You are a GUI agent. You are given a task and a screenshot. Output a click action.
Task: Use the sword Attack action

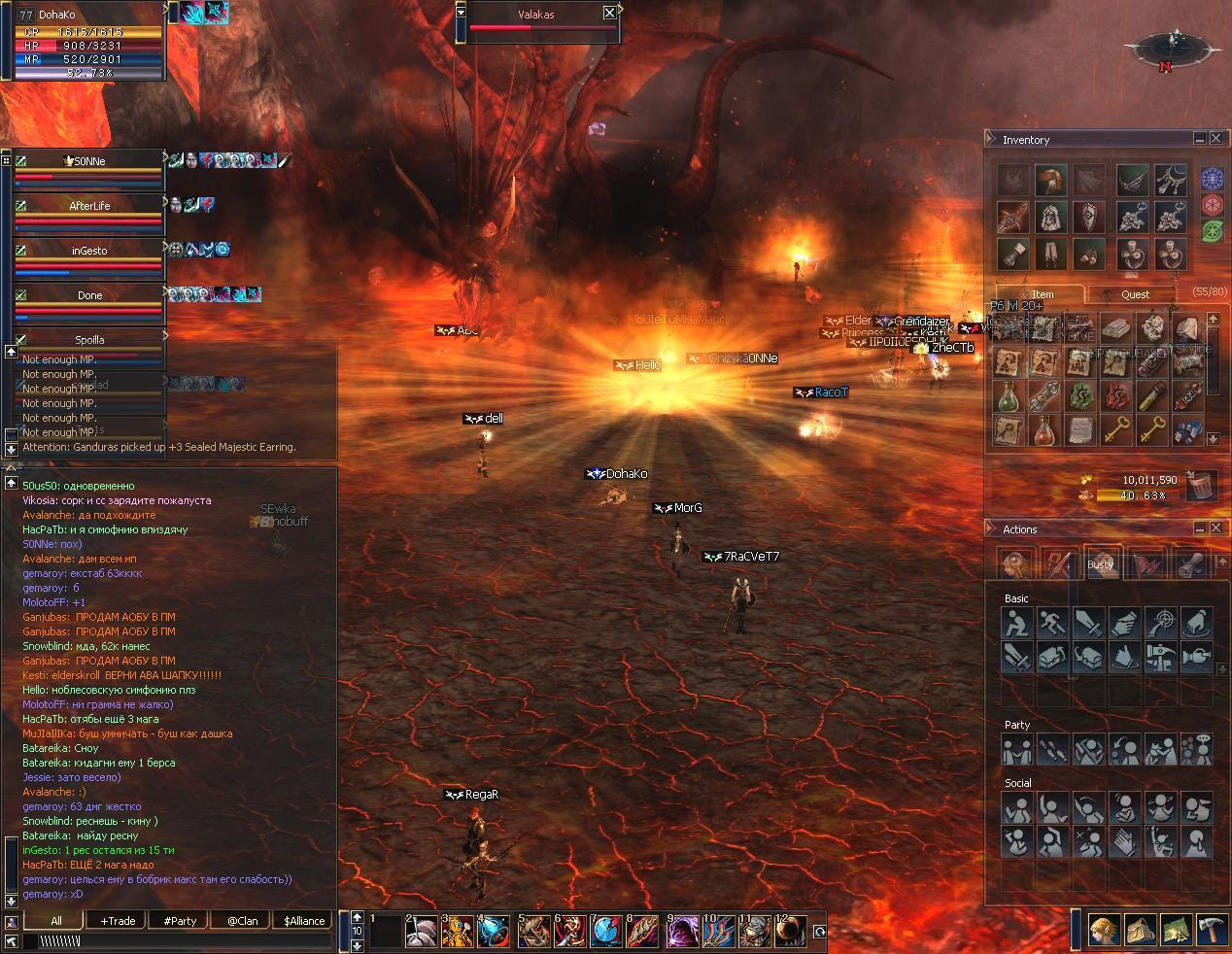(1089, 622)
